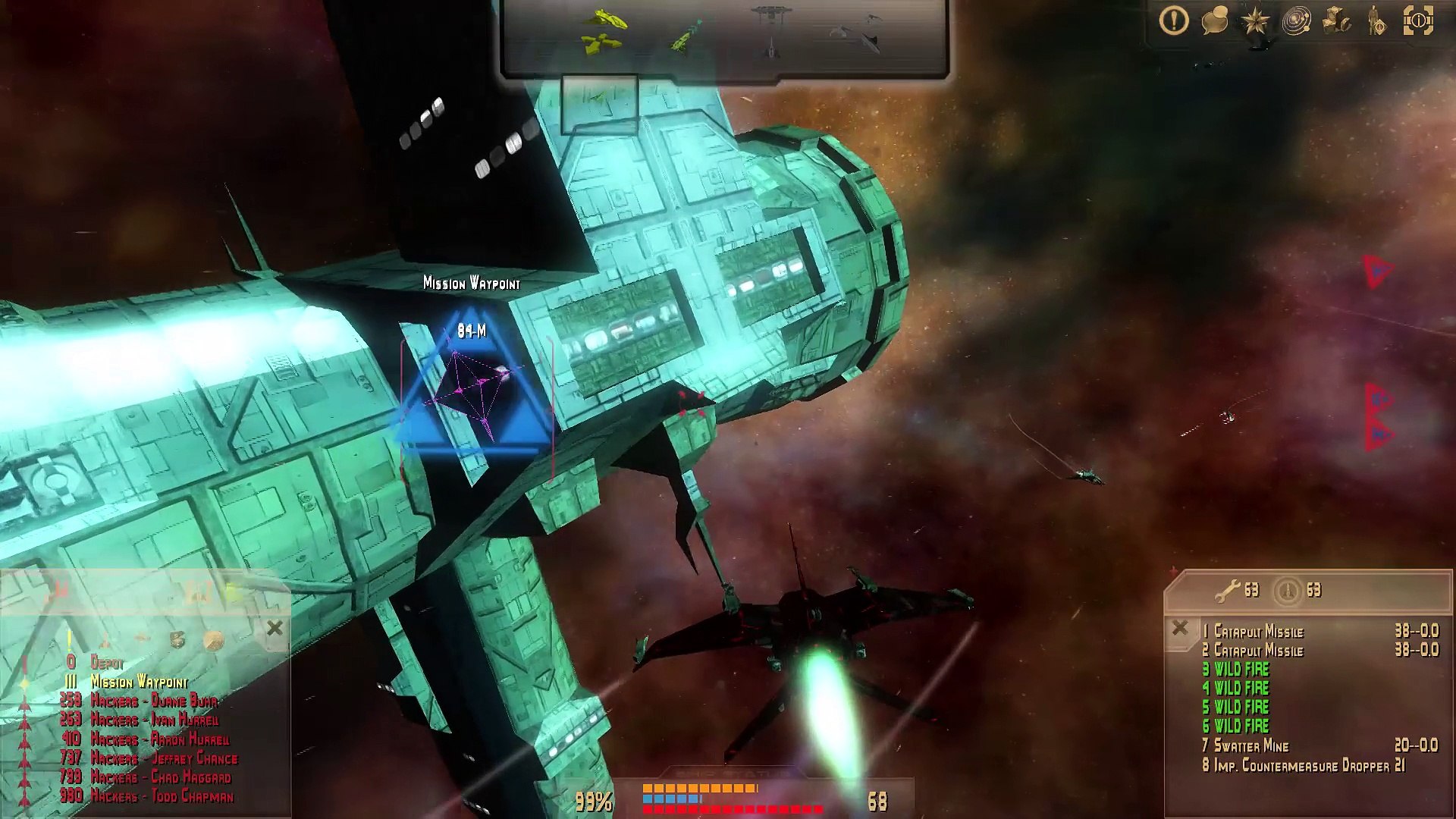Target Hackers - Duane Buhr
Screen dimensions: 1456x819
(153, 701)
